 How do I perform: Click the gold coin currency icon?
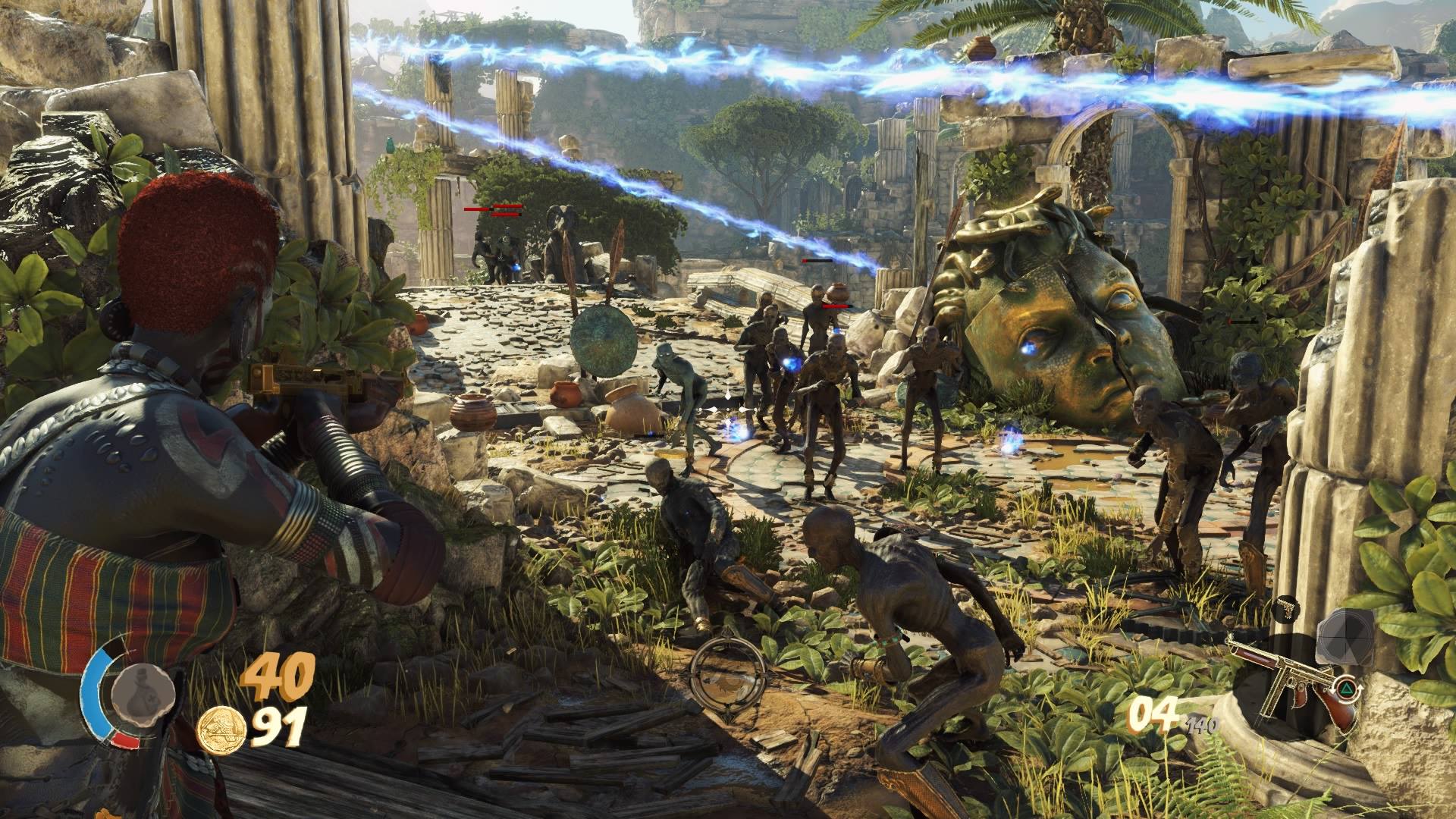[221, 729]
